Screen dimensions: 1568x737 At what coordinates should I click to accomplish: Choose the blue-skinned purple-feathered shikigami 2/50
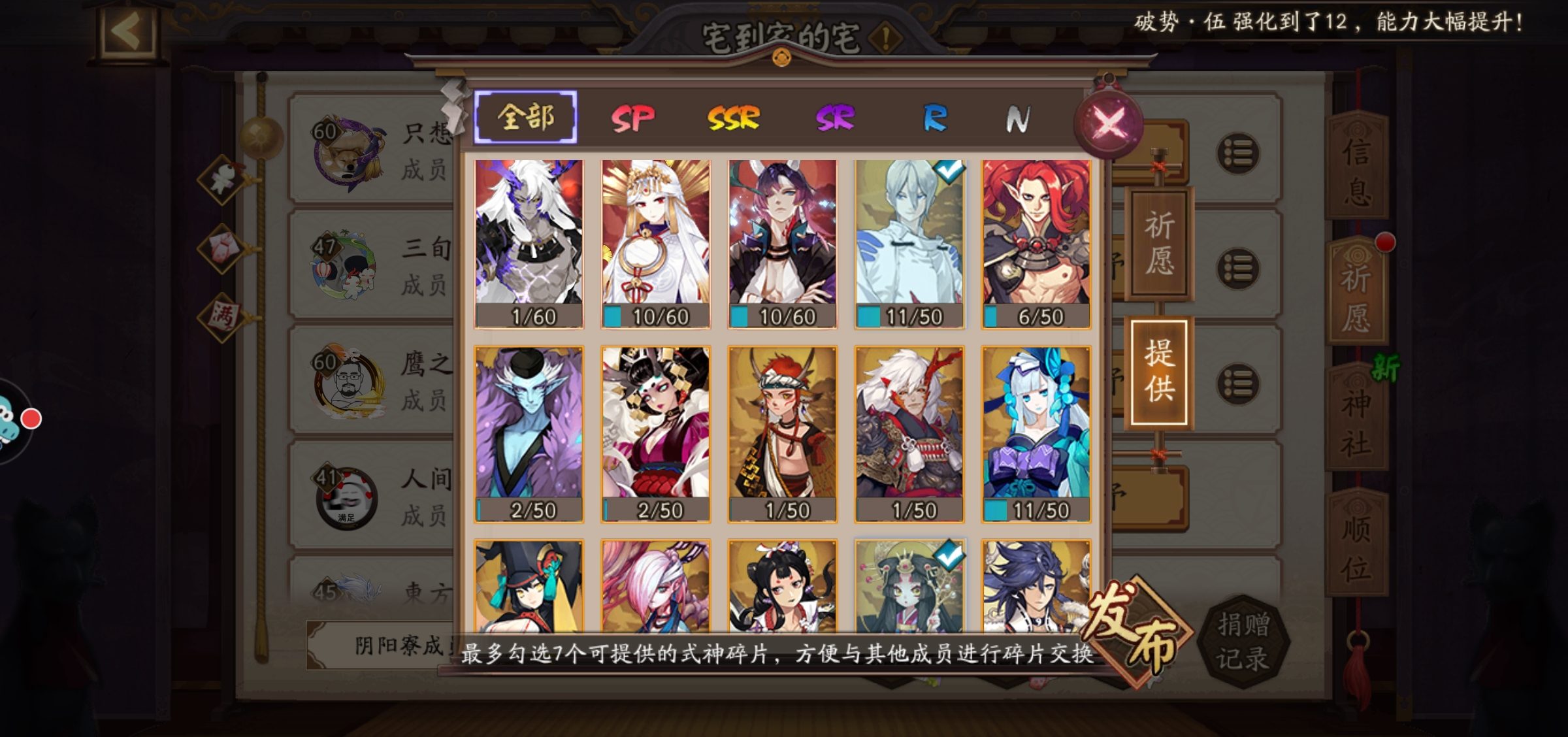[529, 434]
